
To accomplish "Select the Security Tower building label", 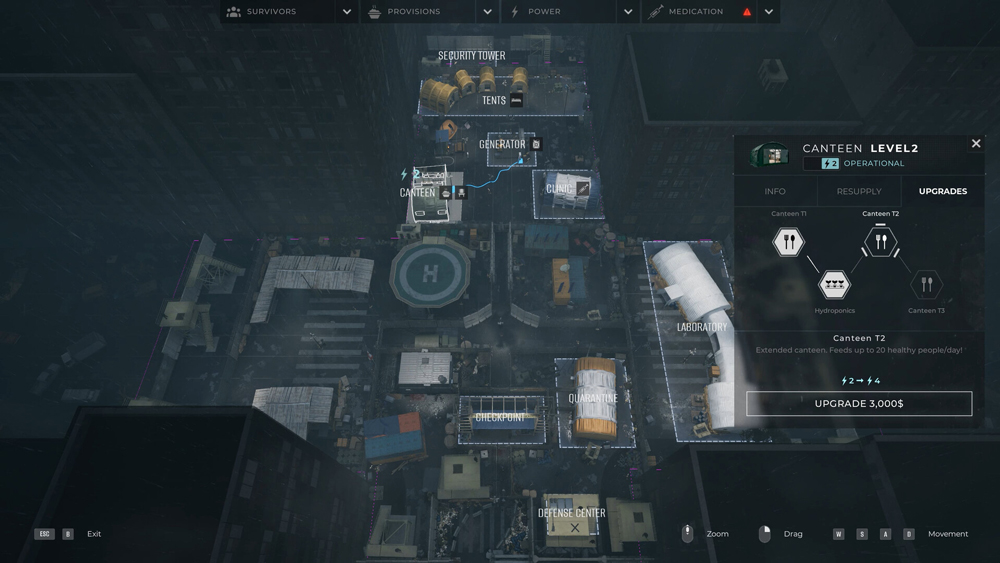I will pos(472,56).
